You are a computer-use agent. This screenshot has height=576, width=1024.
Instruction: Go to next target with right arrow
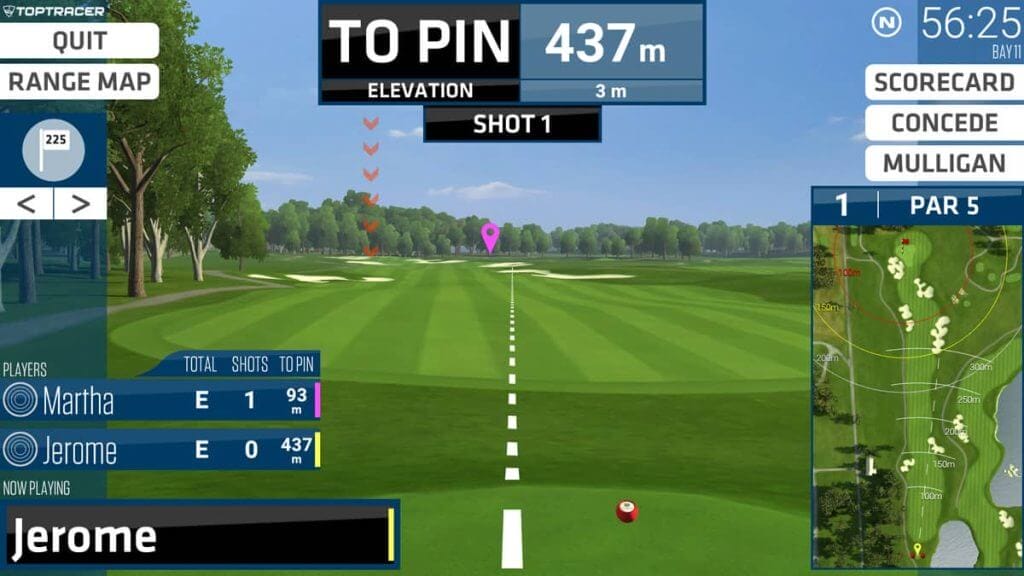[x=80, y=204]
